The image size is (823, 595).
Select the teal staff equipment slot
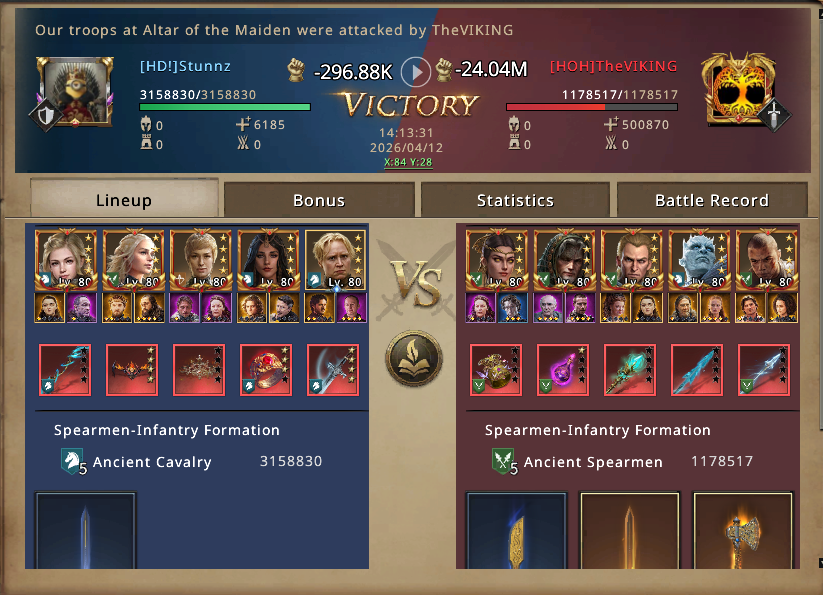point(630,370)
